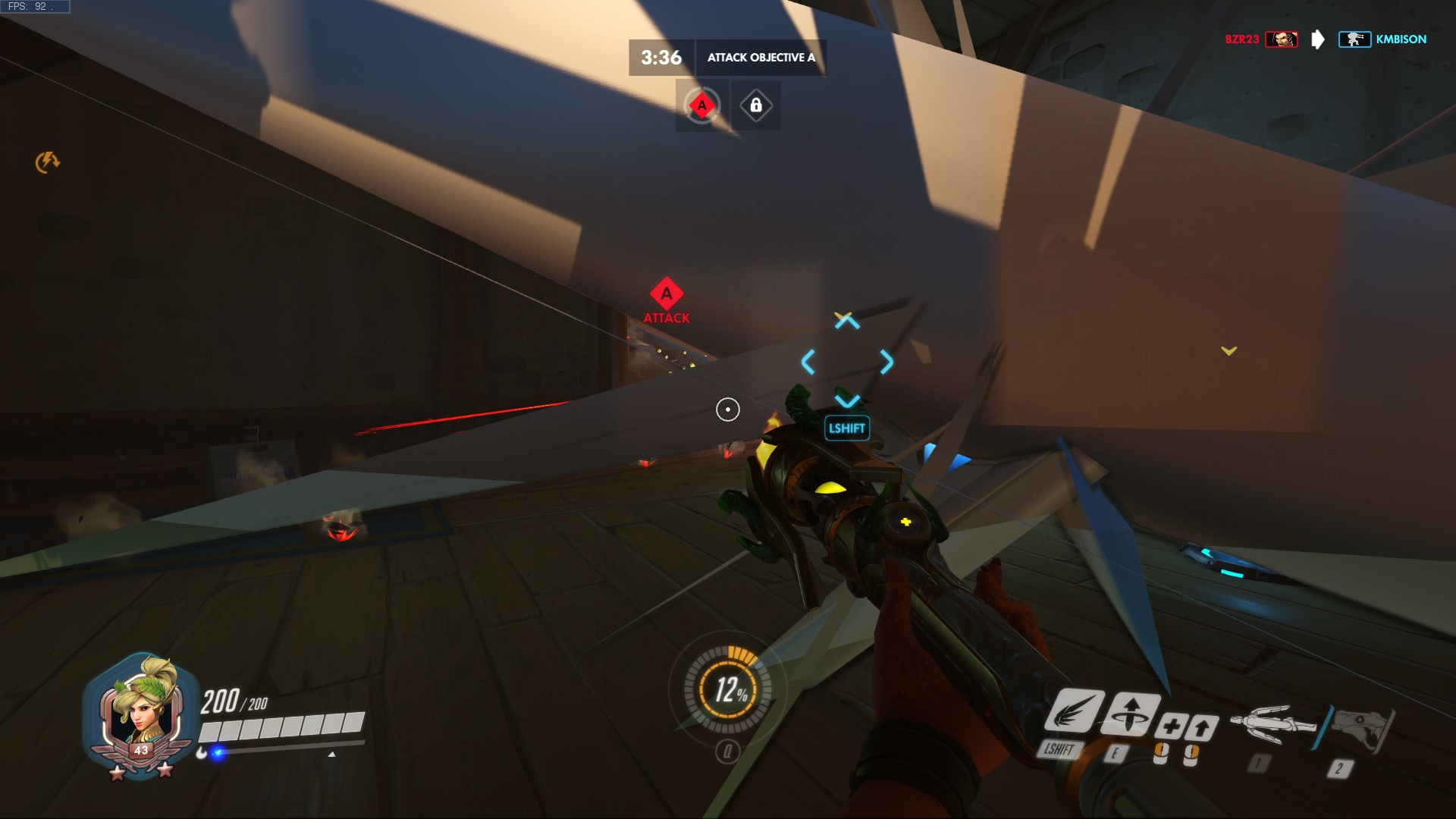Click the Attack Objective A banner

coord(761,58)
